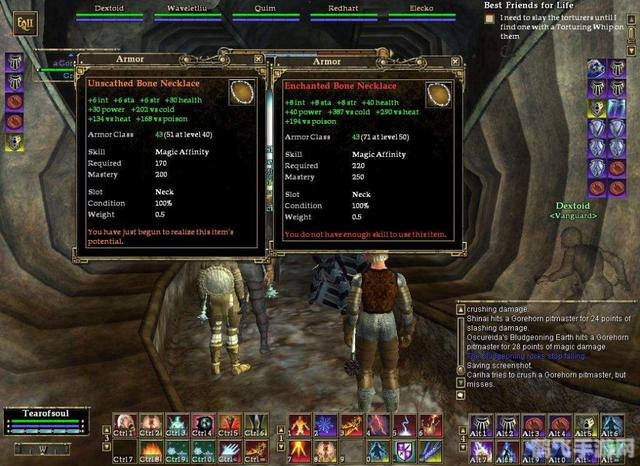Use the Ctrl4 hotbar skill
640x466 pixels.
click(203, 424)
